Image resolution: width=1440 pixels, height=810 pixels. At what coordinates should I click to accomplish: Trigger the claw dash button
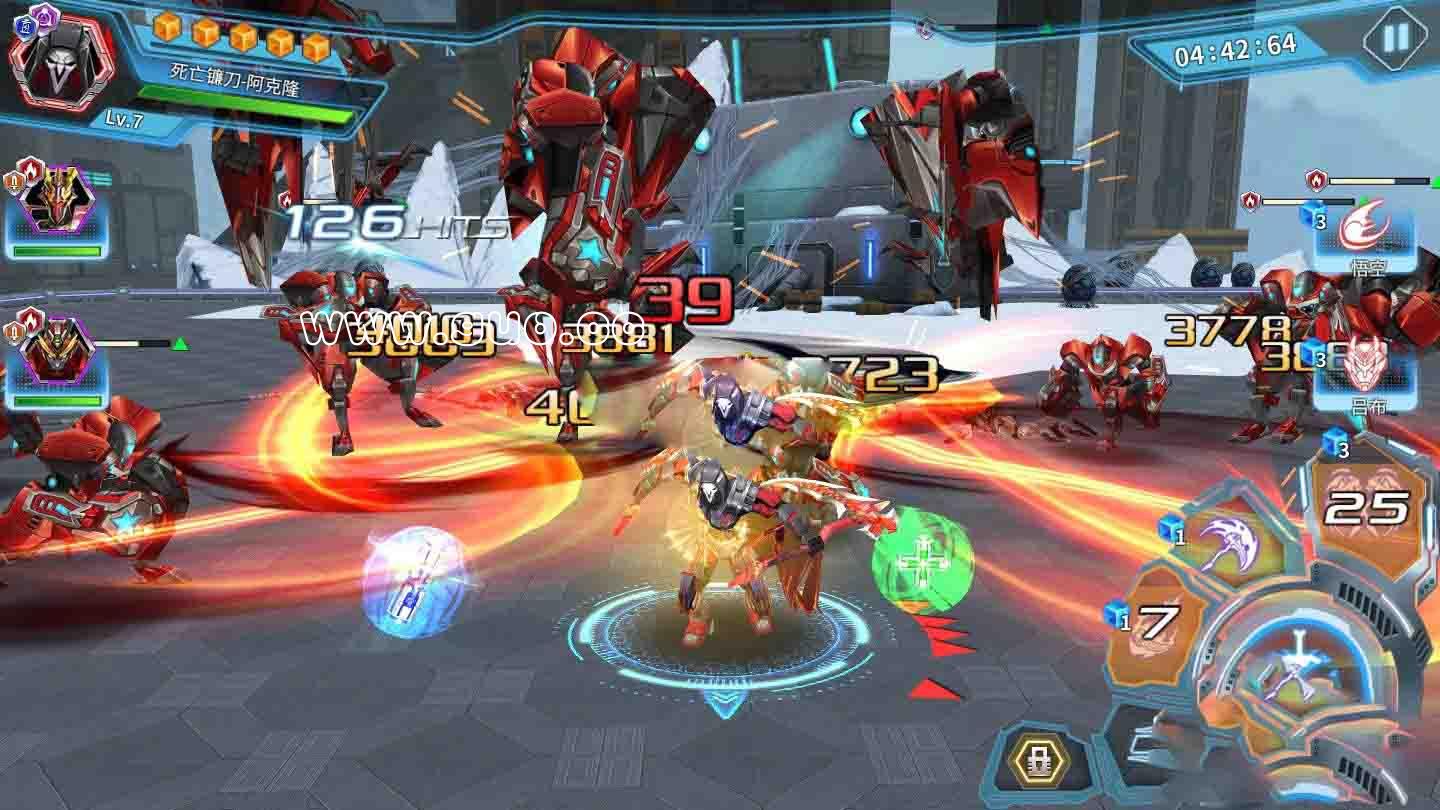[1140, 745]
